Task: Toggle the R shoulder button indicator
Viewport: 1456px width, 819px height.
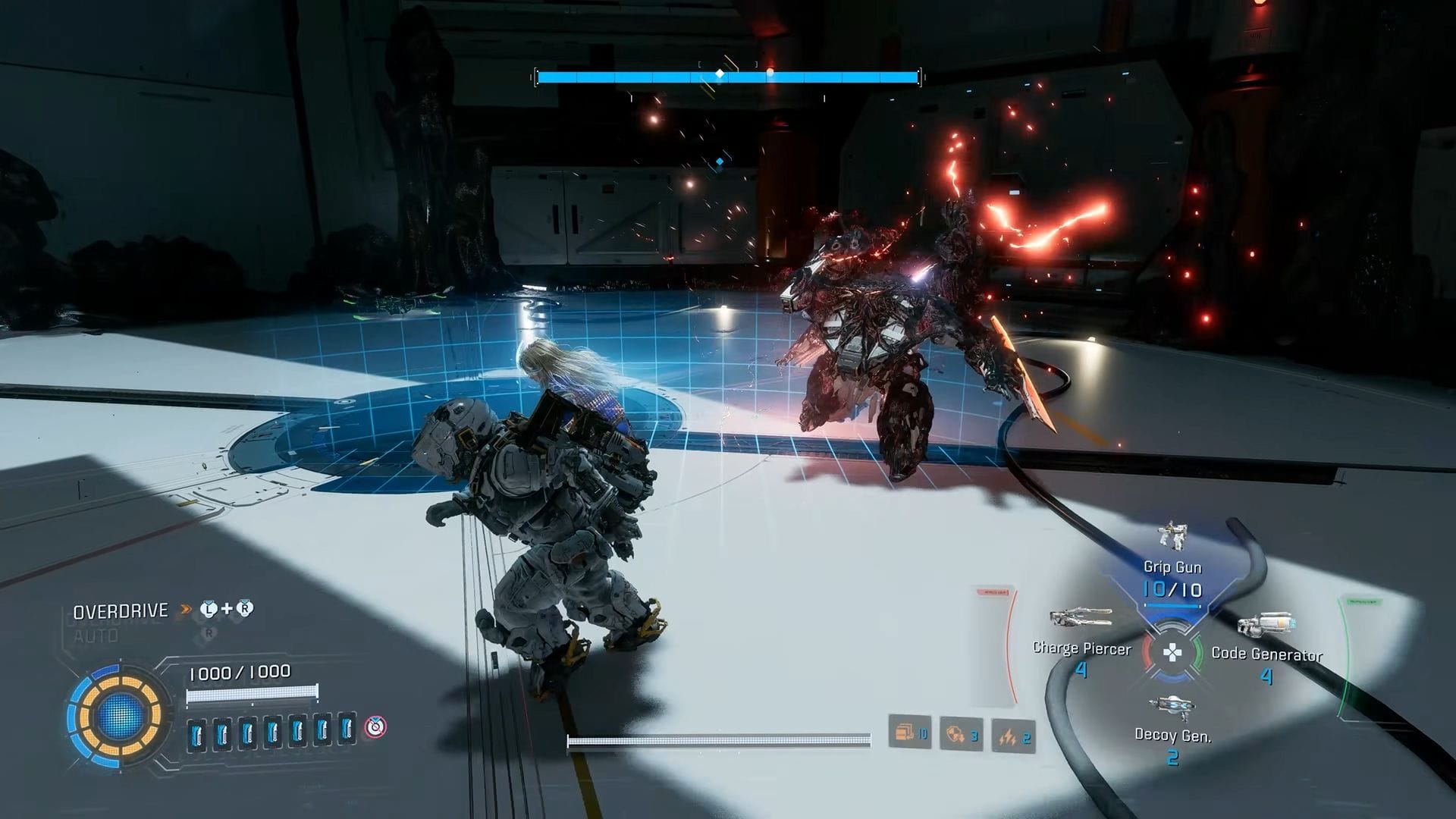Action: (245, 609)
